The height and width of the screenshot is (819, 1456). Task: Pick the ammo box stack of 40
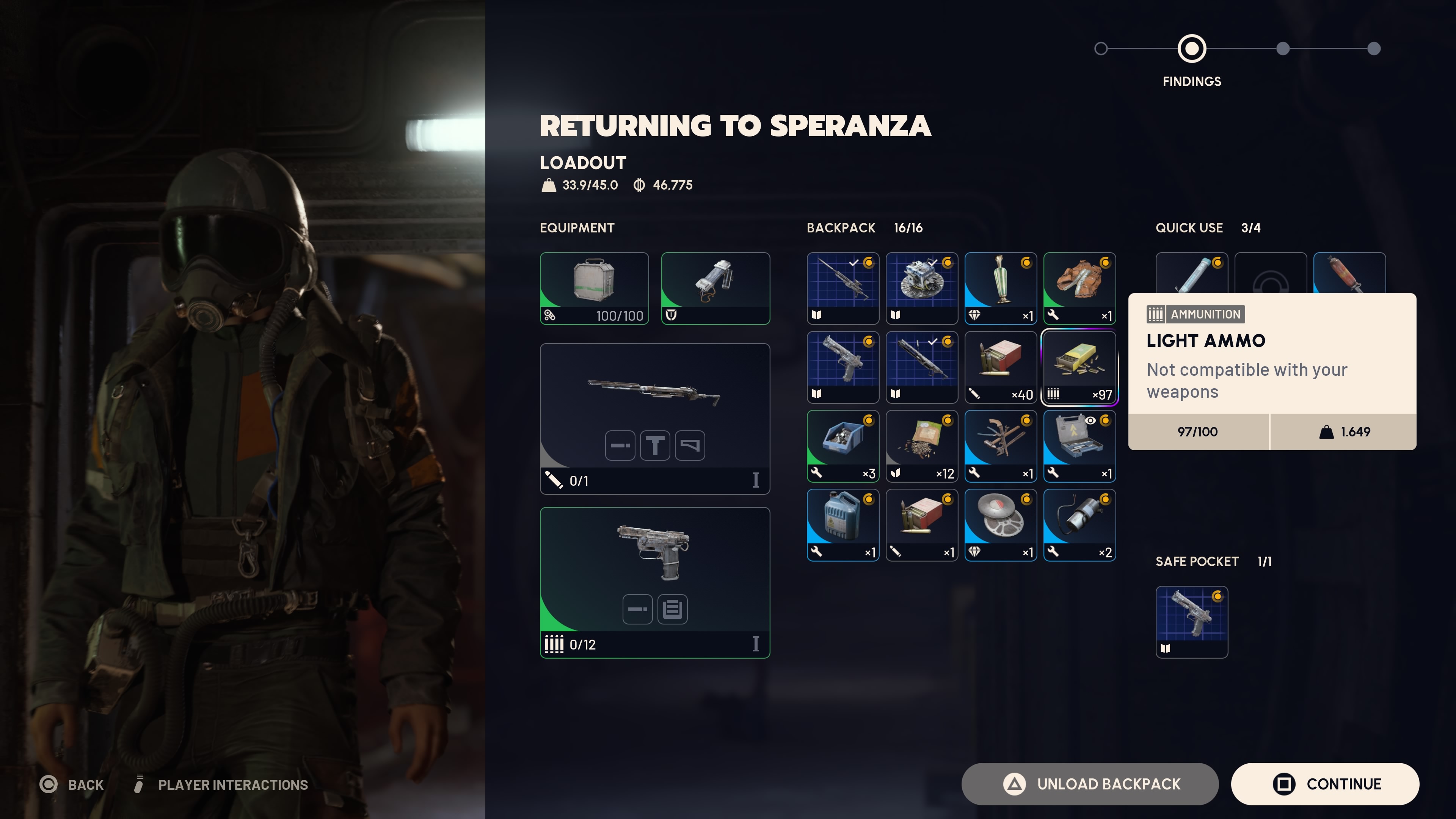[1001, 367]
